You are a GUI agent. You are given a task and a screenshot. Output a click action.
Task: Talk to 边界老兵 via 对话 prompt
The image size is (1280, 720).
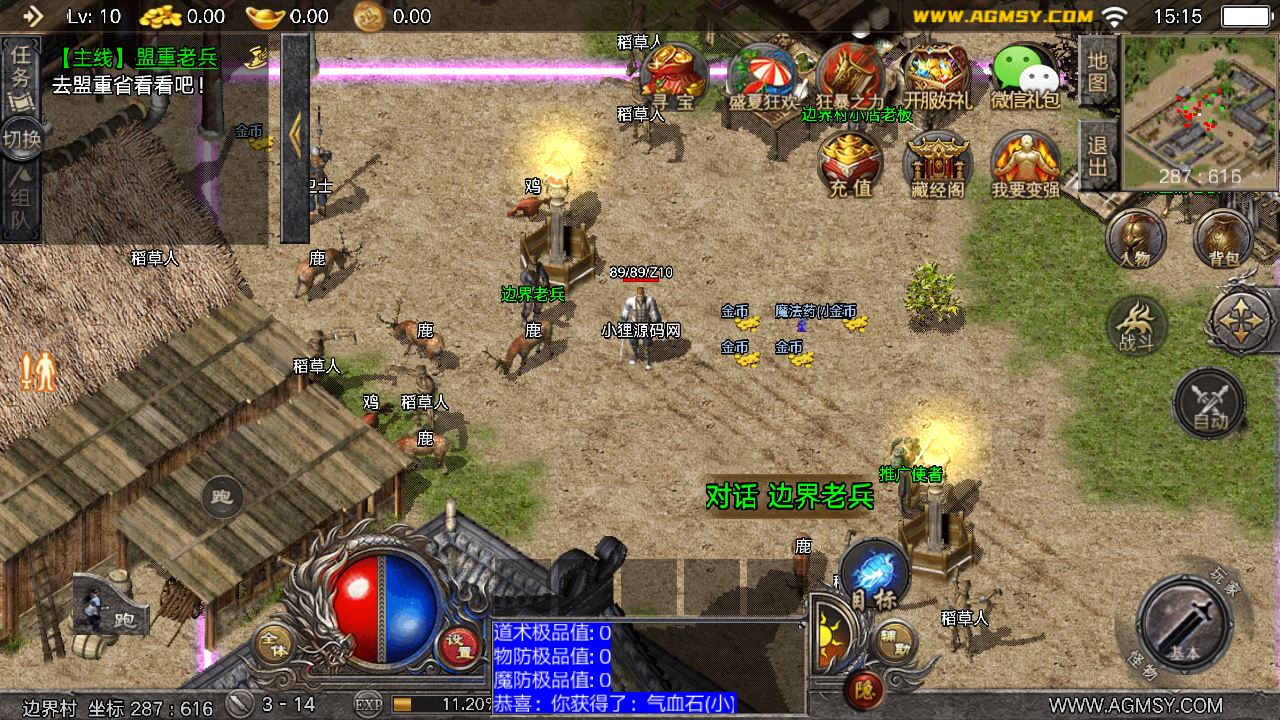(x=789, y=496)
